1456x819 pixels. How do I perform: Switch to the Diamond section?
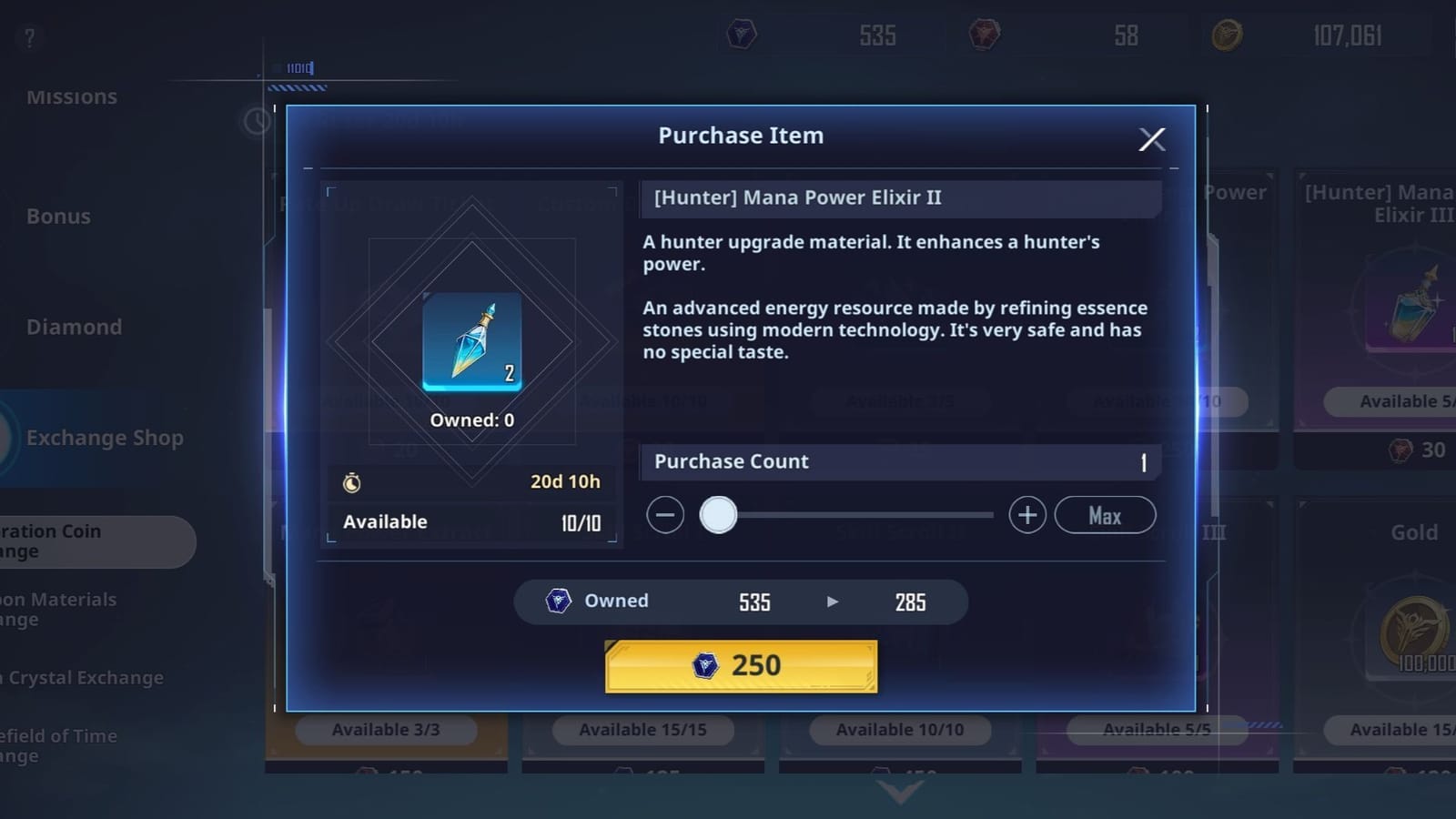pos(75,327)
